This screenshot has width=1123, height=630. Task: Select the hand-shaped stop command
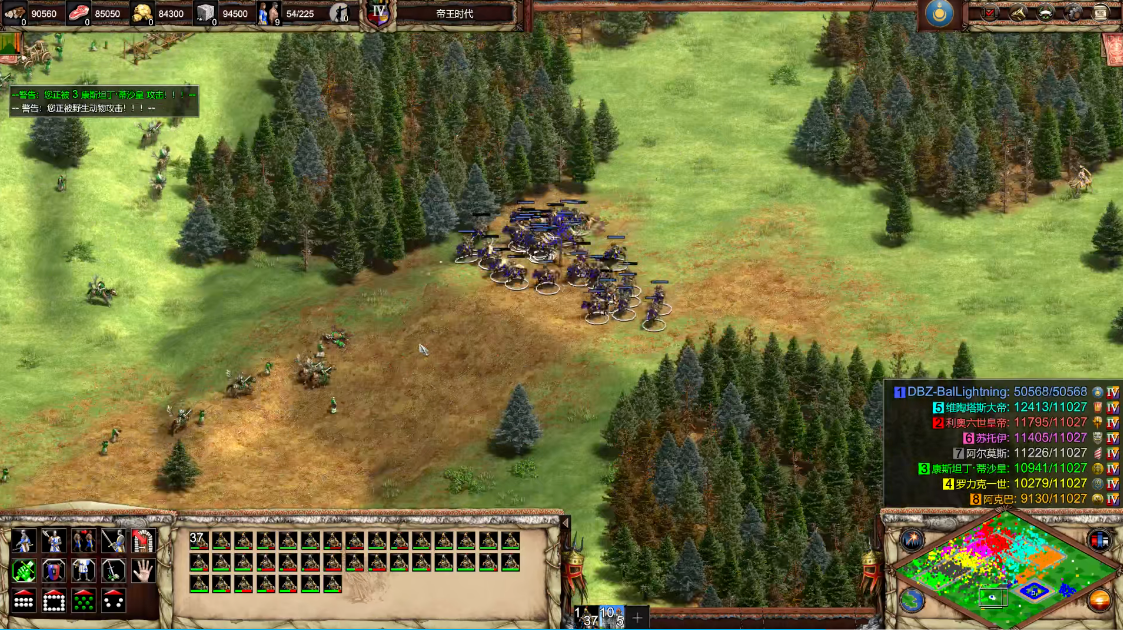tap(144, 570)
